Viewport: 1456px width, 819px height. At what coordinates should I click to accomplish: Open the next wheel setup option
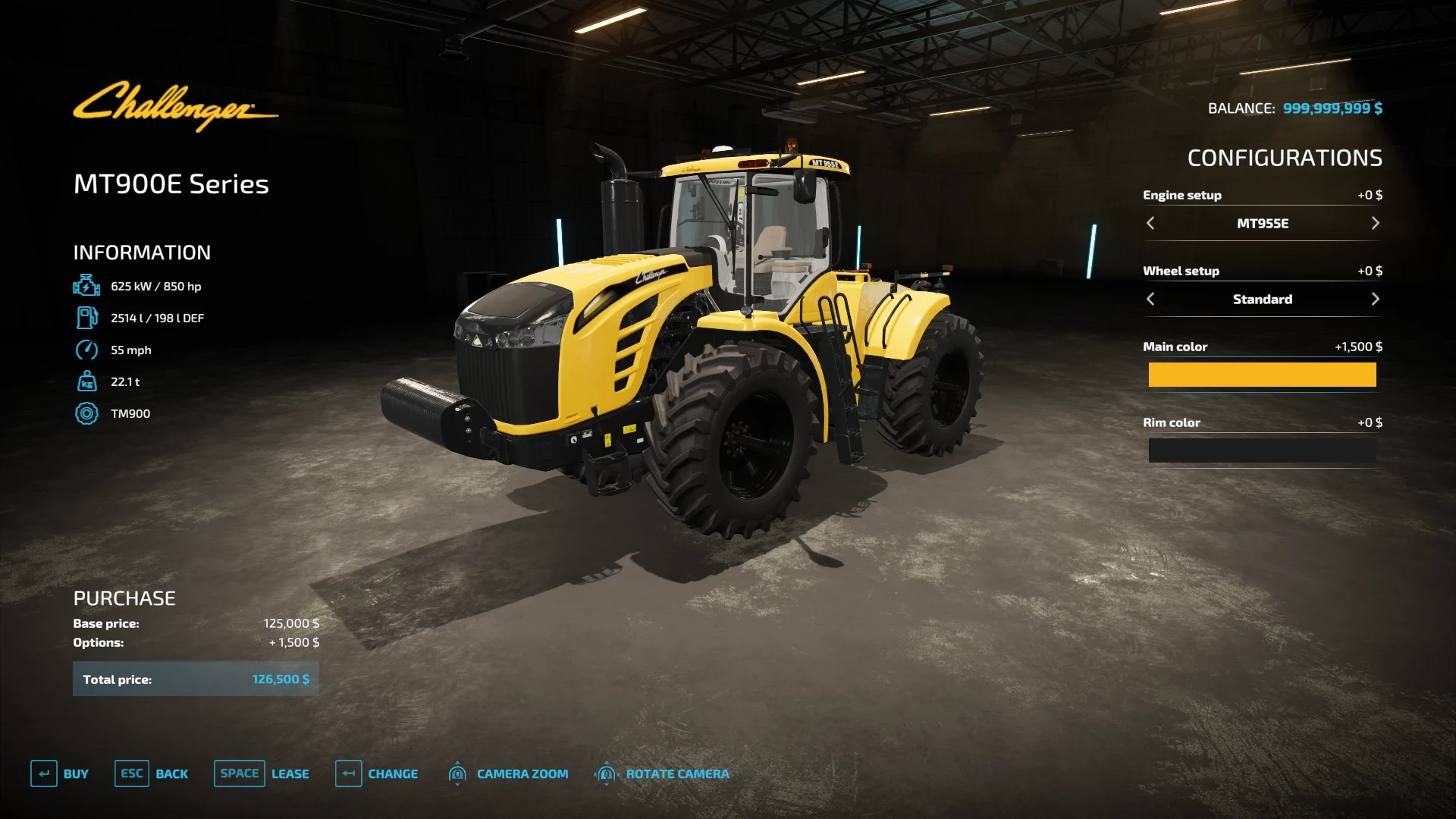tap(1376, 299)
